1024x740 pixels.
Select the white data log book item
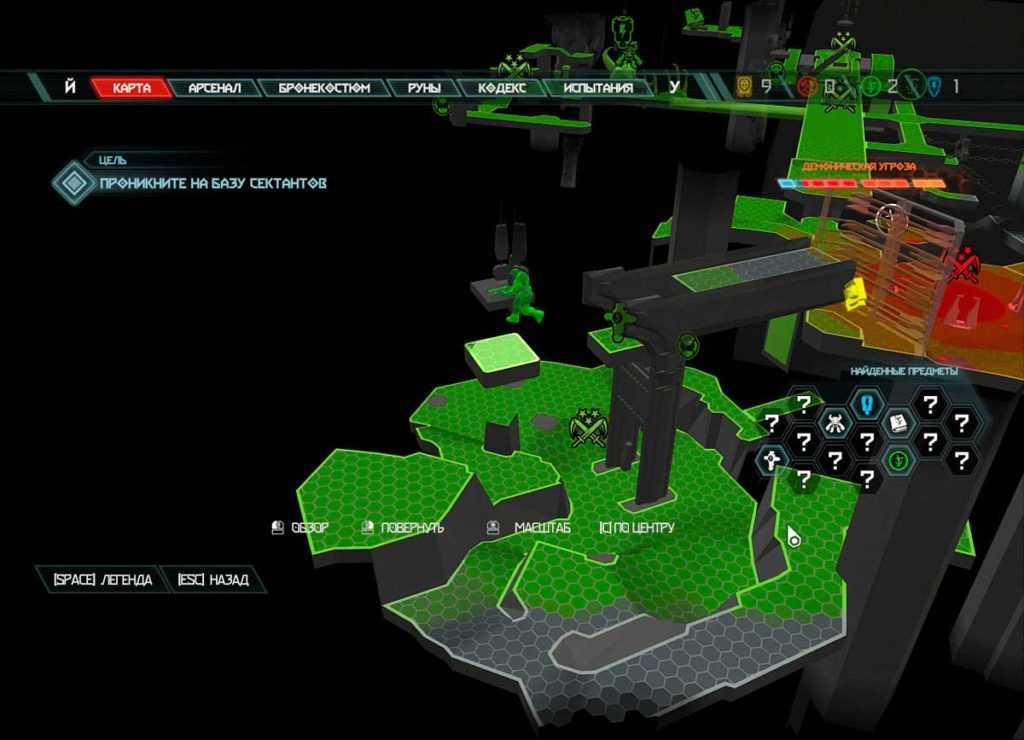(x=898, y=423)
